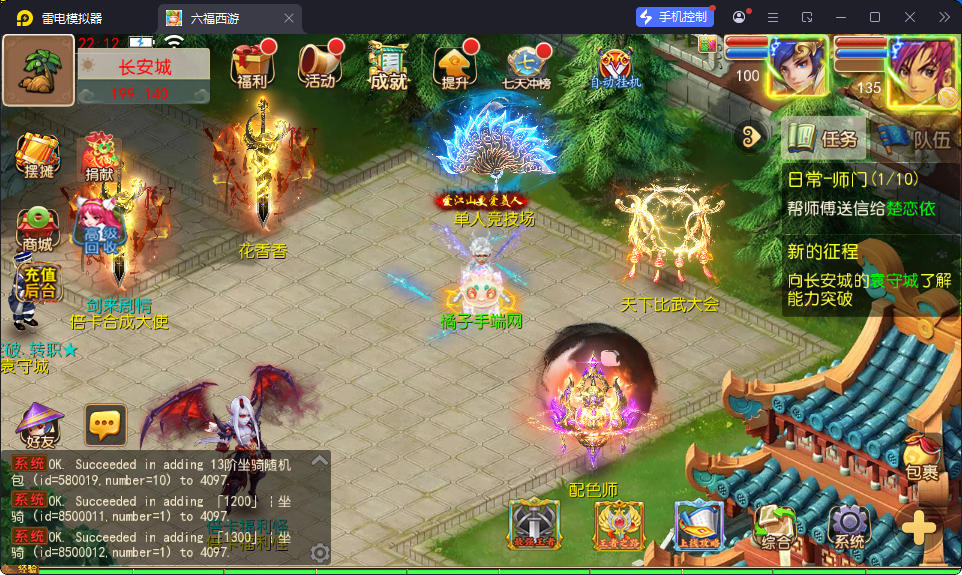
Task: Open the 系统 system settings
Action: (x=849, y=525)
